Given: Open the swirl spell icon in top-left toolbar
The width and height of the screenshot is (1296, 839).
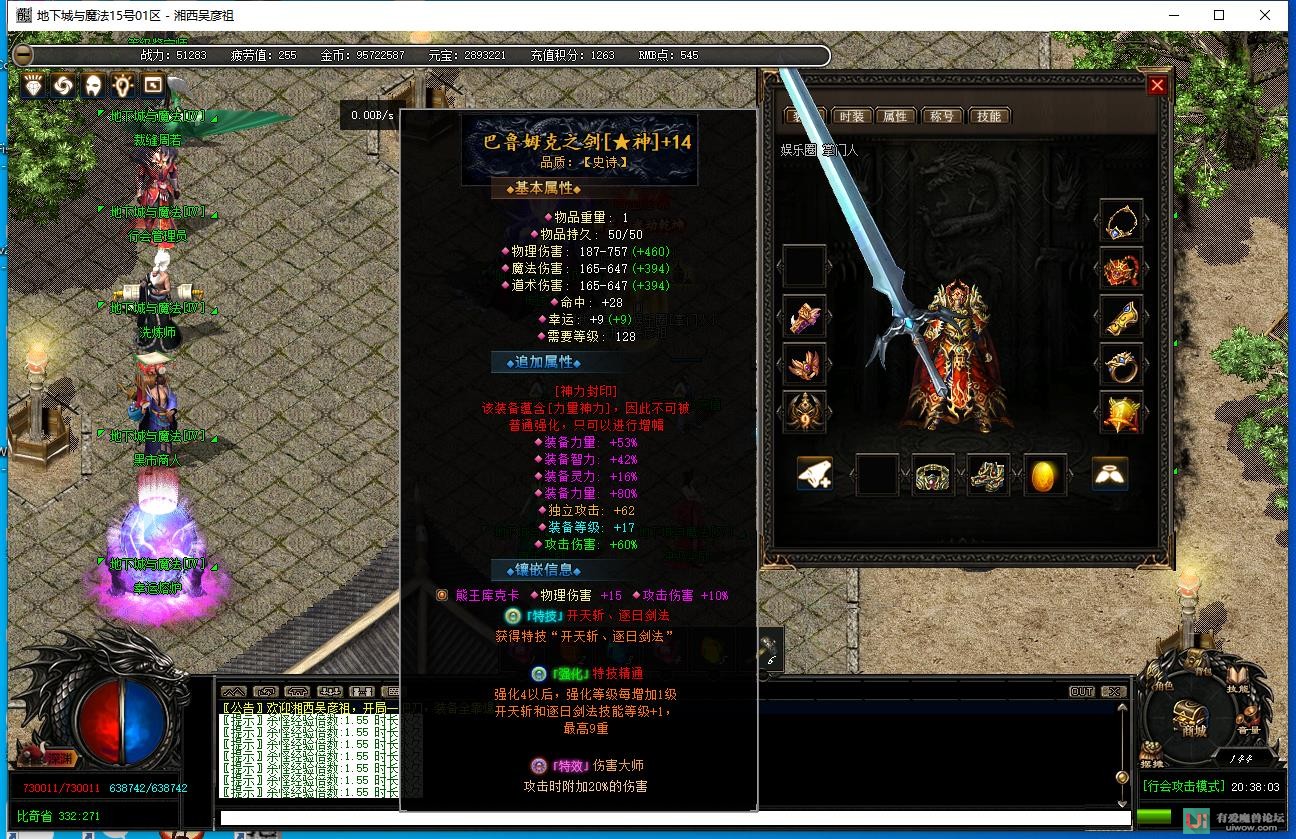Looking at the screenshot, I should [61, 86].
